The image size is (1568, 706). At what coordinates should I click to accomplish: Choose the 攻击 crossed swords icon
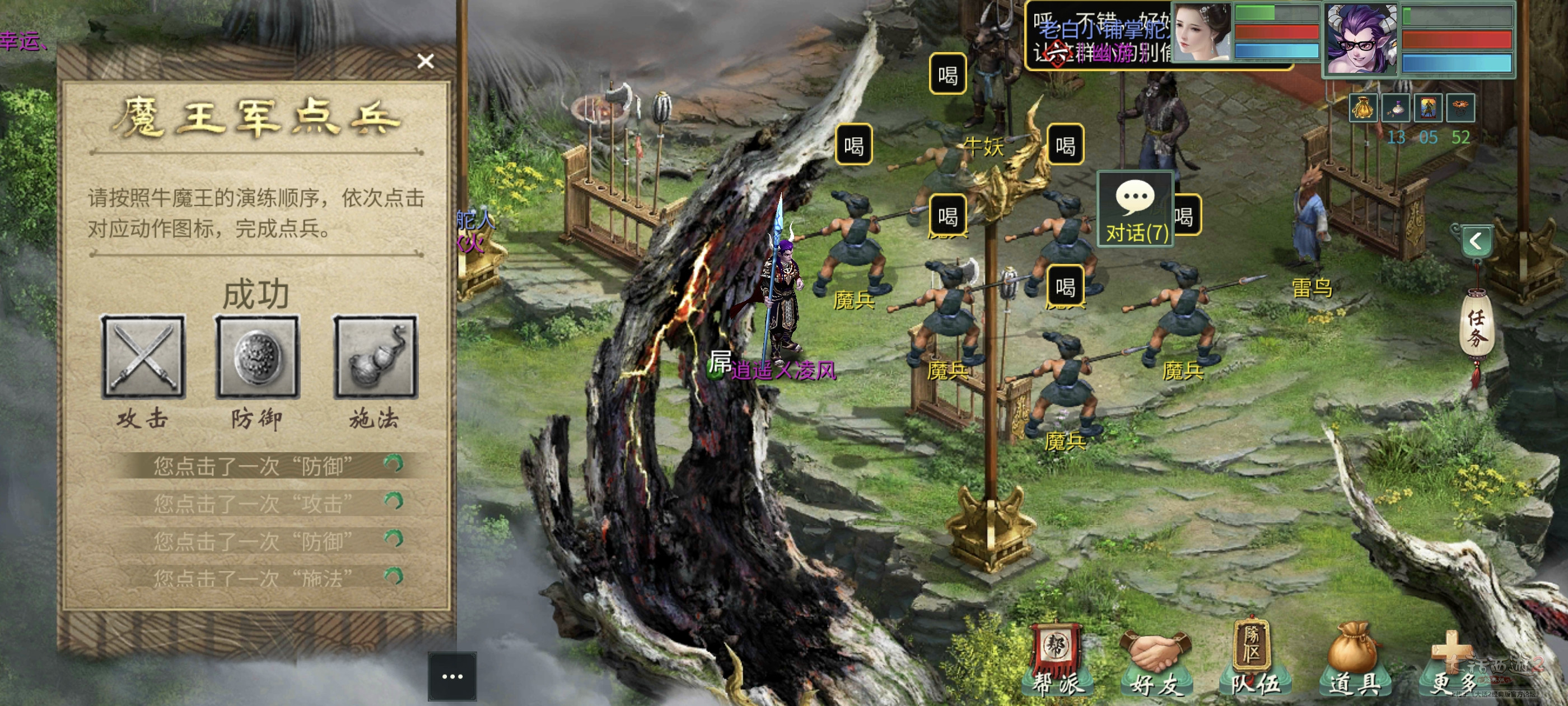tap(143, 356)
